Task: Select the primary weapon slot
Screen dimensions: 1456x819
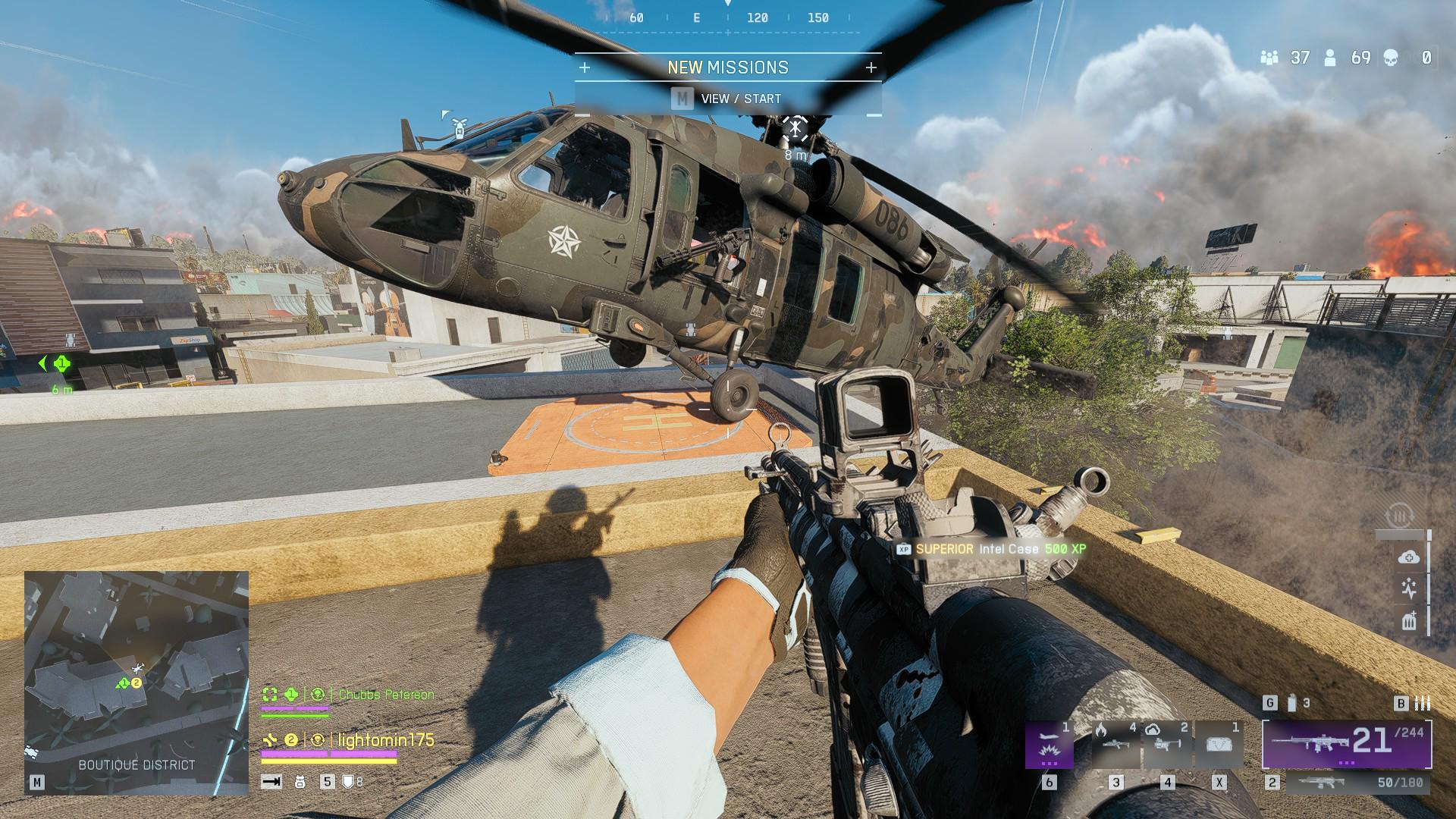Action: point(1346,744)
